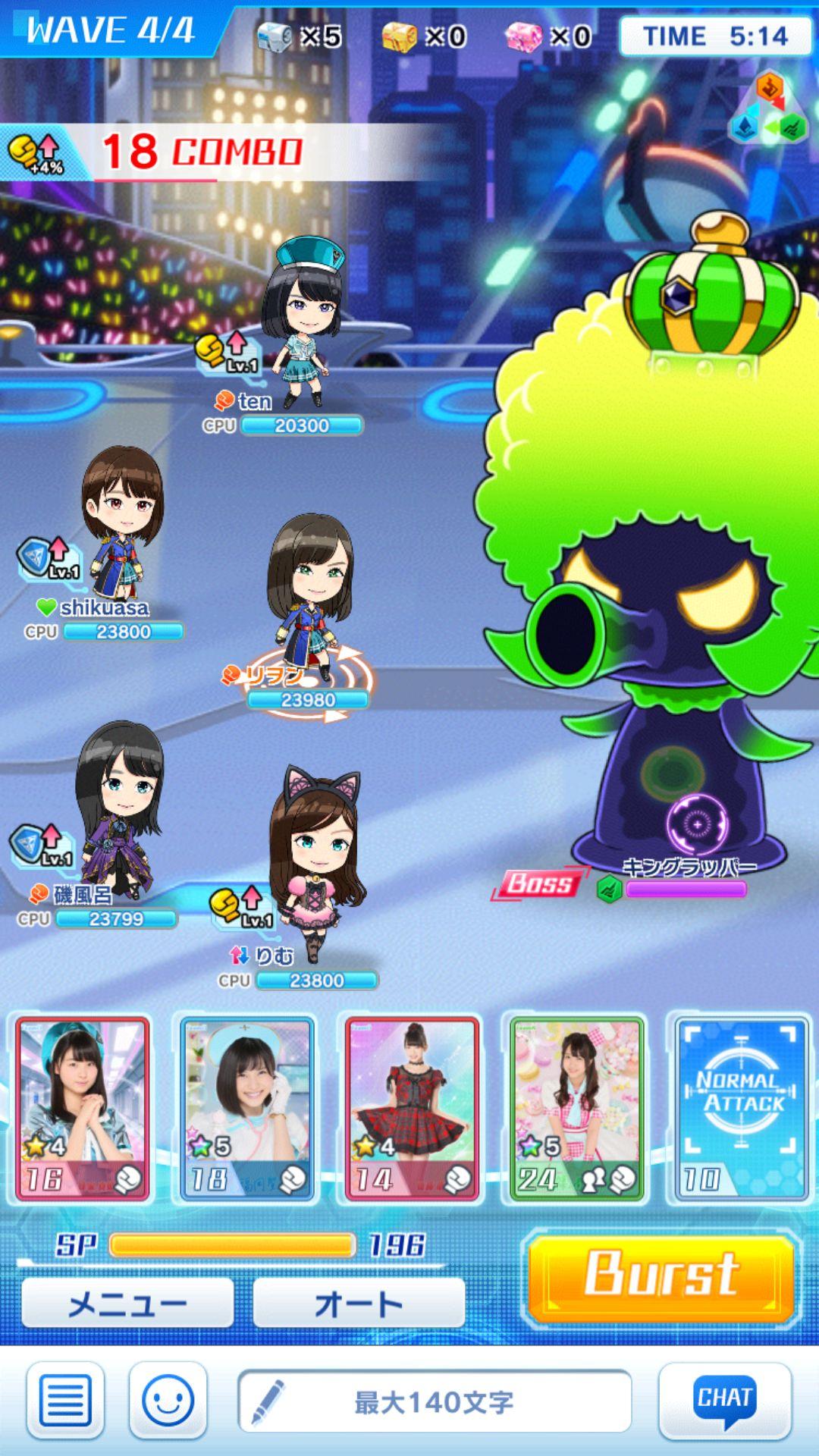The width and height of the screenshot is (819, 1456).
Task: Choose the cost 14 red plaid dress card
Action: click(412, 1110)
